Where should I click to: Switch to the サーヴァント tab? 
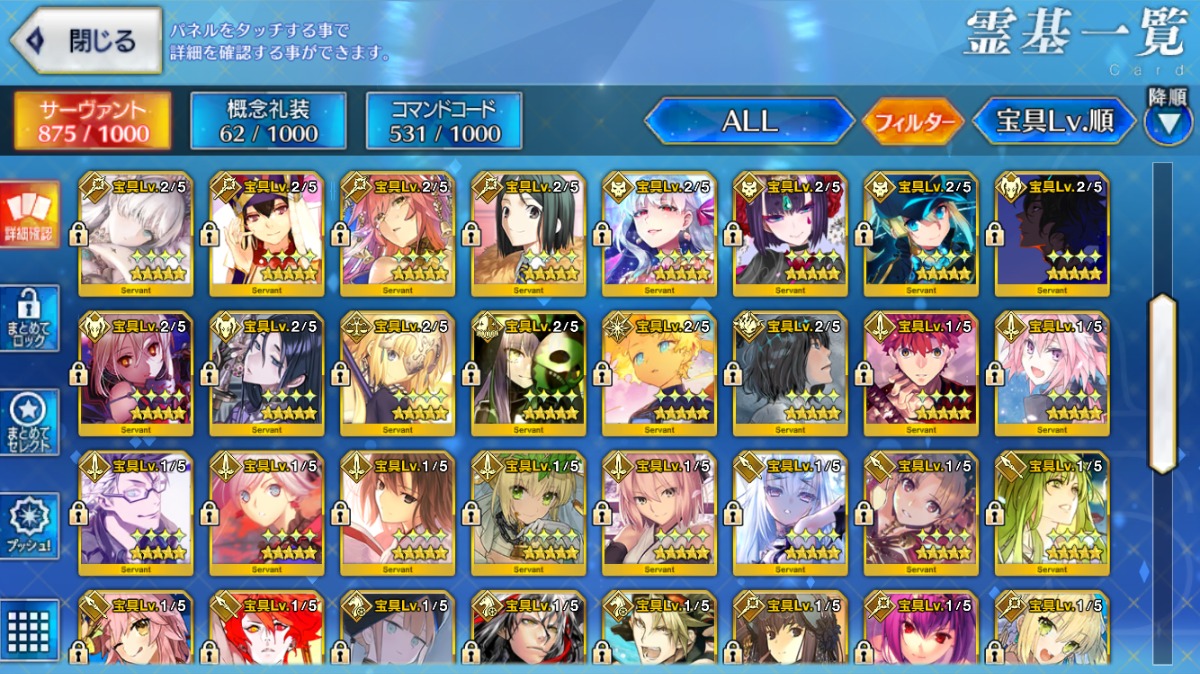[93, 122]
